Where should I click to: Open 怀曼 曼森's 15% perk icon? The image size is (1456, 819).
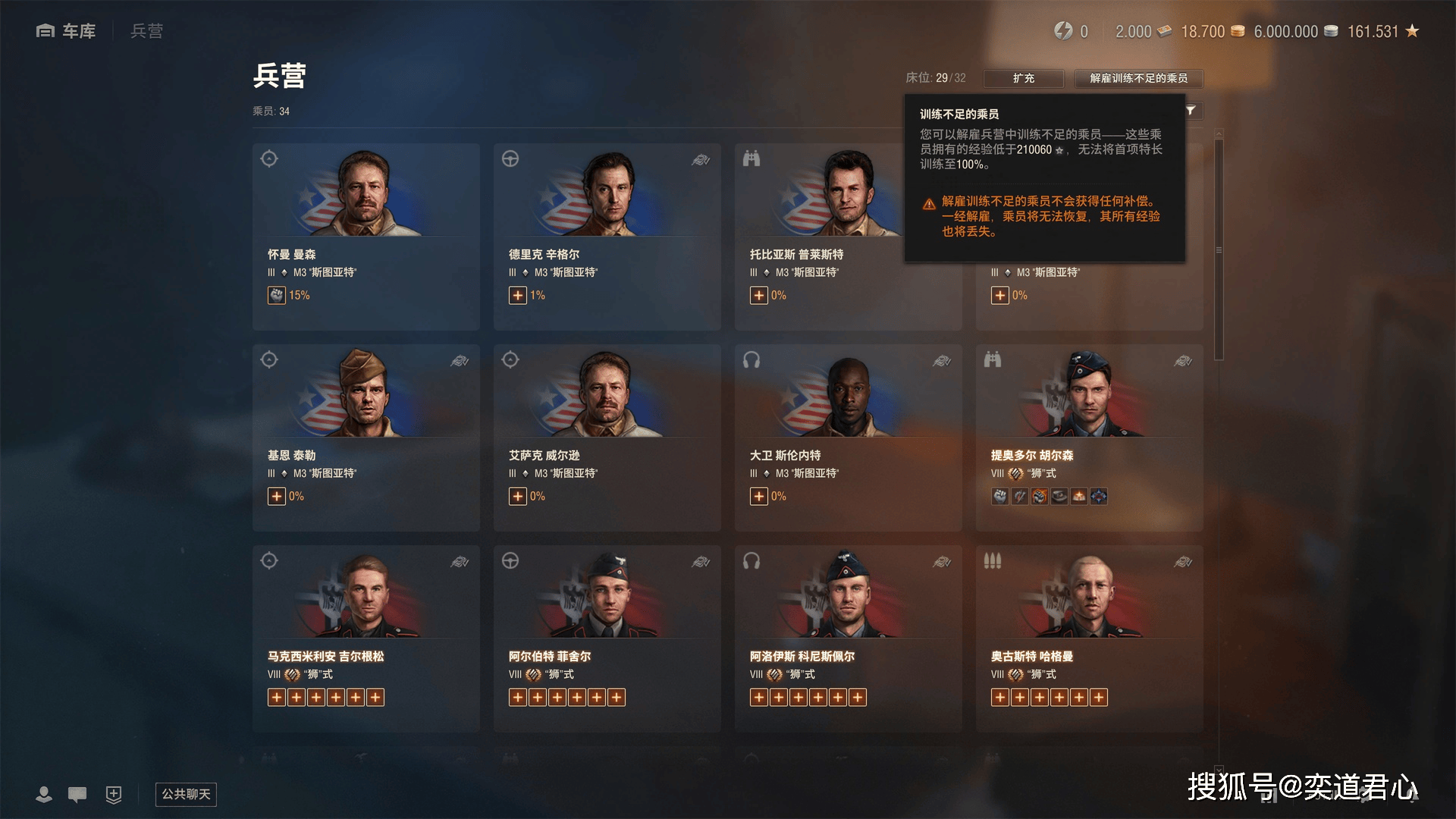point(277,295)
